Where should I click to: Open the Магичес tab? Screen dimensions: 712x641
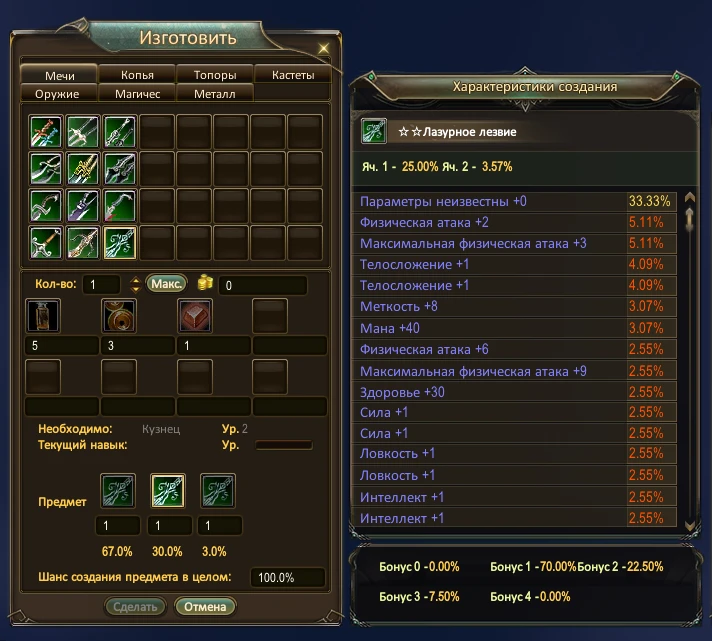[x=137, y=93]
